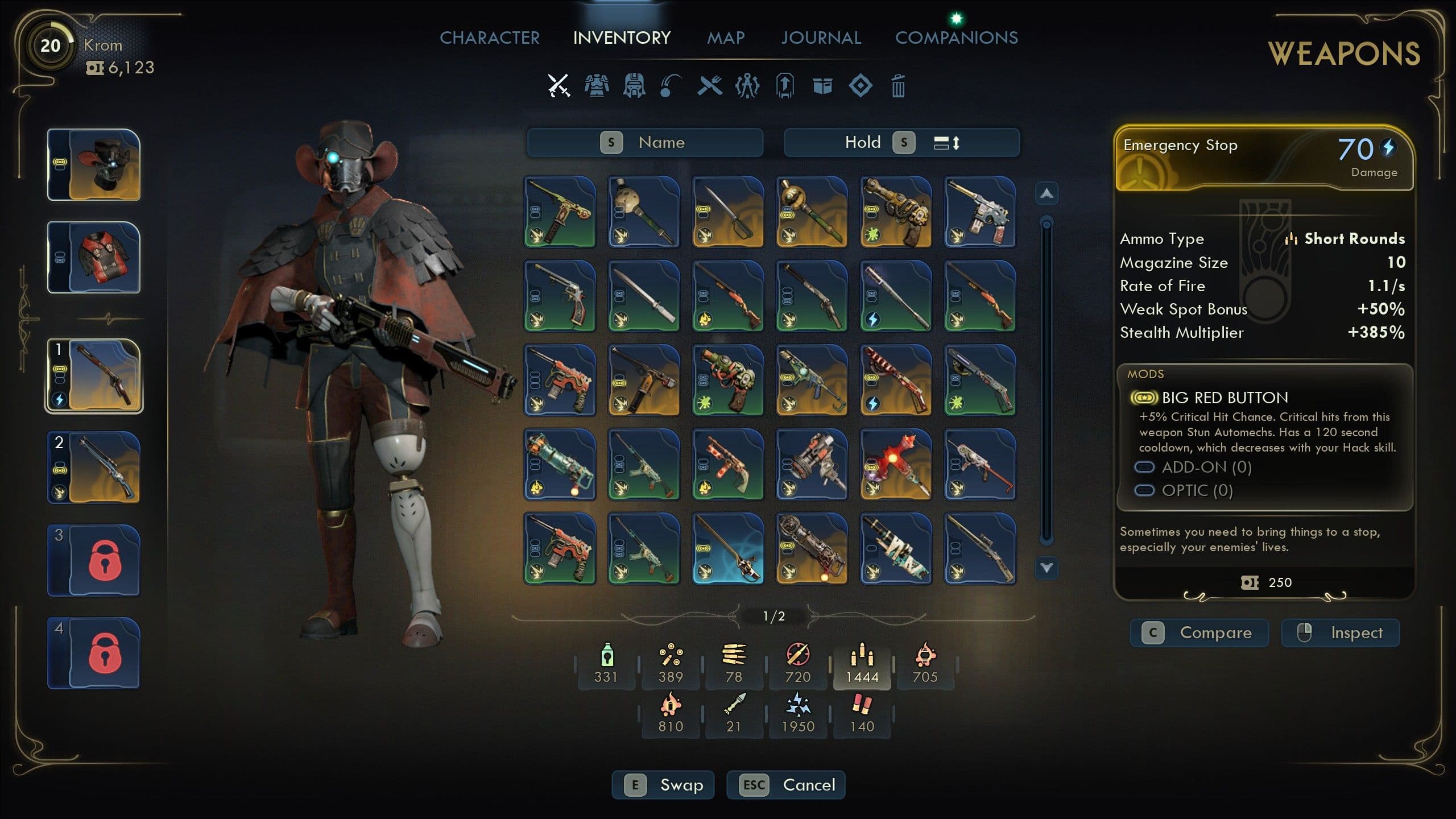Select the knife and fork Consumables filter

[x=709, y=86]
